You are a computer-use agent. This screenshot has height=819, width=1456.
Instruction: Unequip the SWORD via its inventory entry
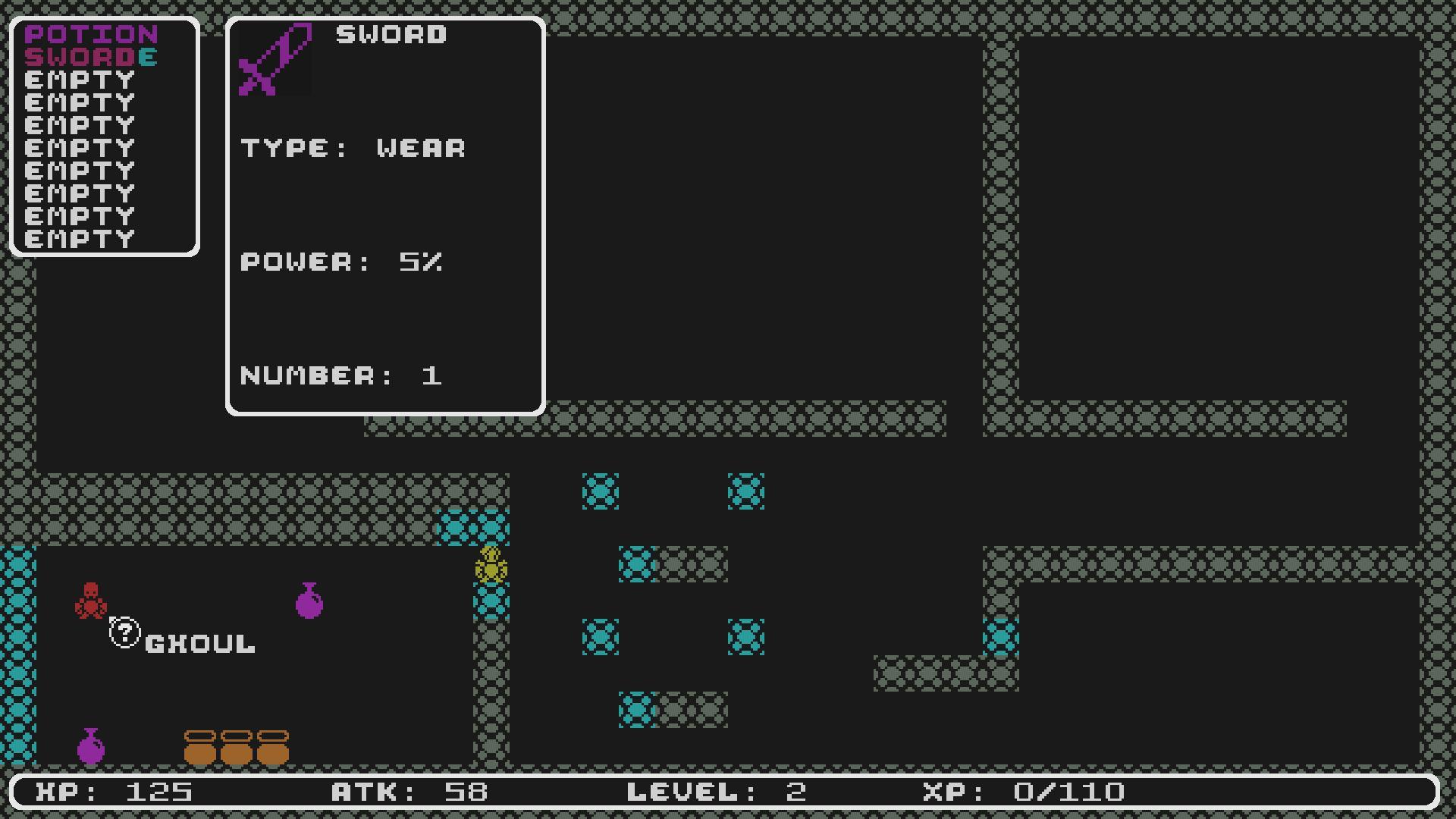coord(80,57)
